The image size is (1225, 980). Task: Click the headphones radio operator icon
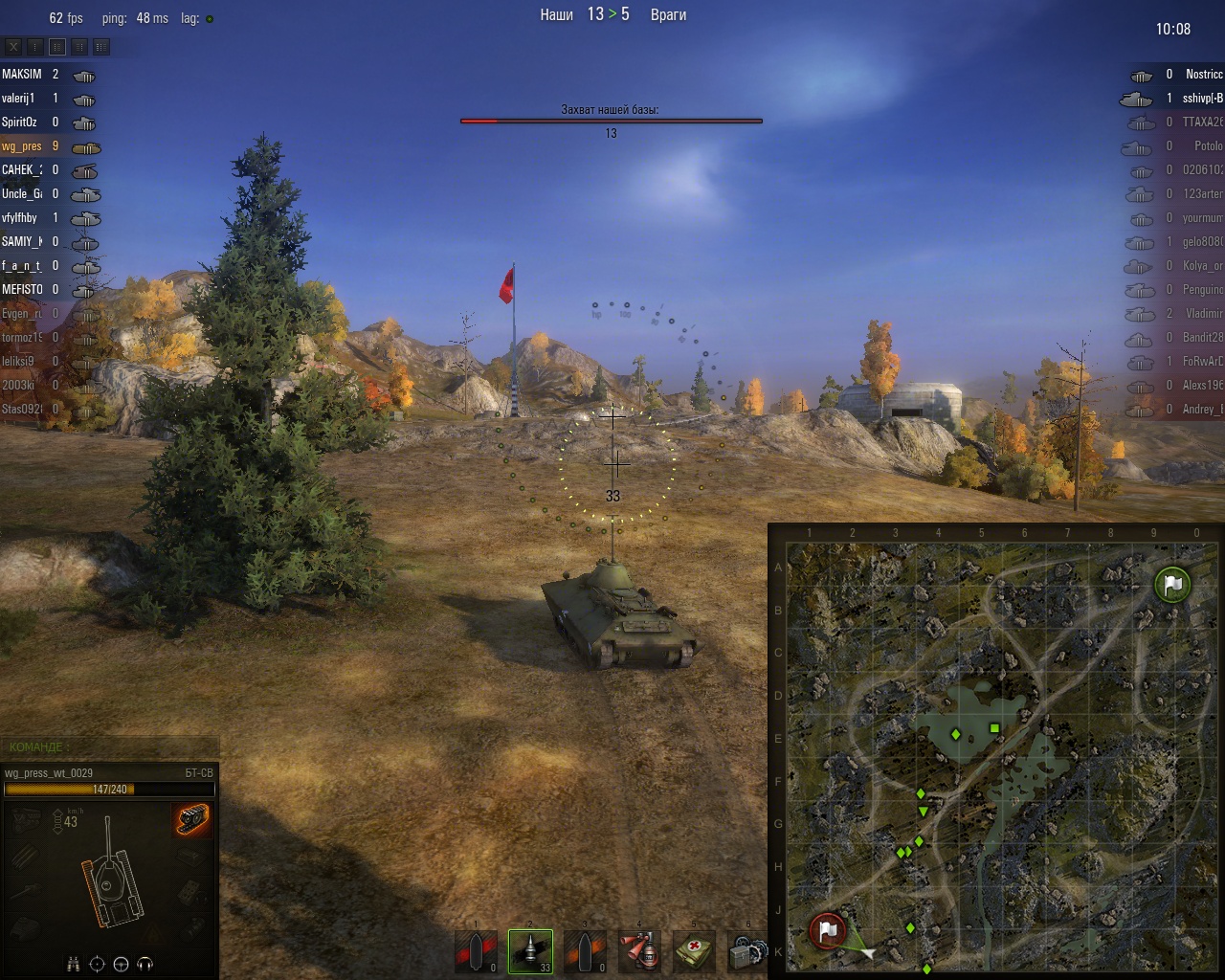pyautogui.click(x=145, y=964)
